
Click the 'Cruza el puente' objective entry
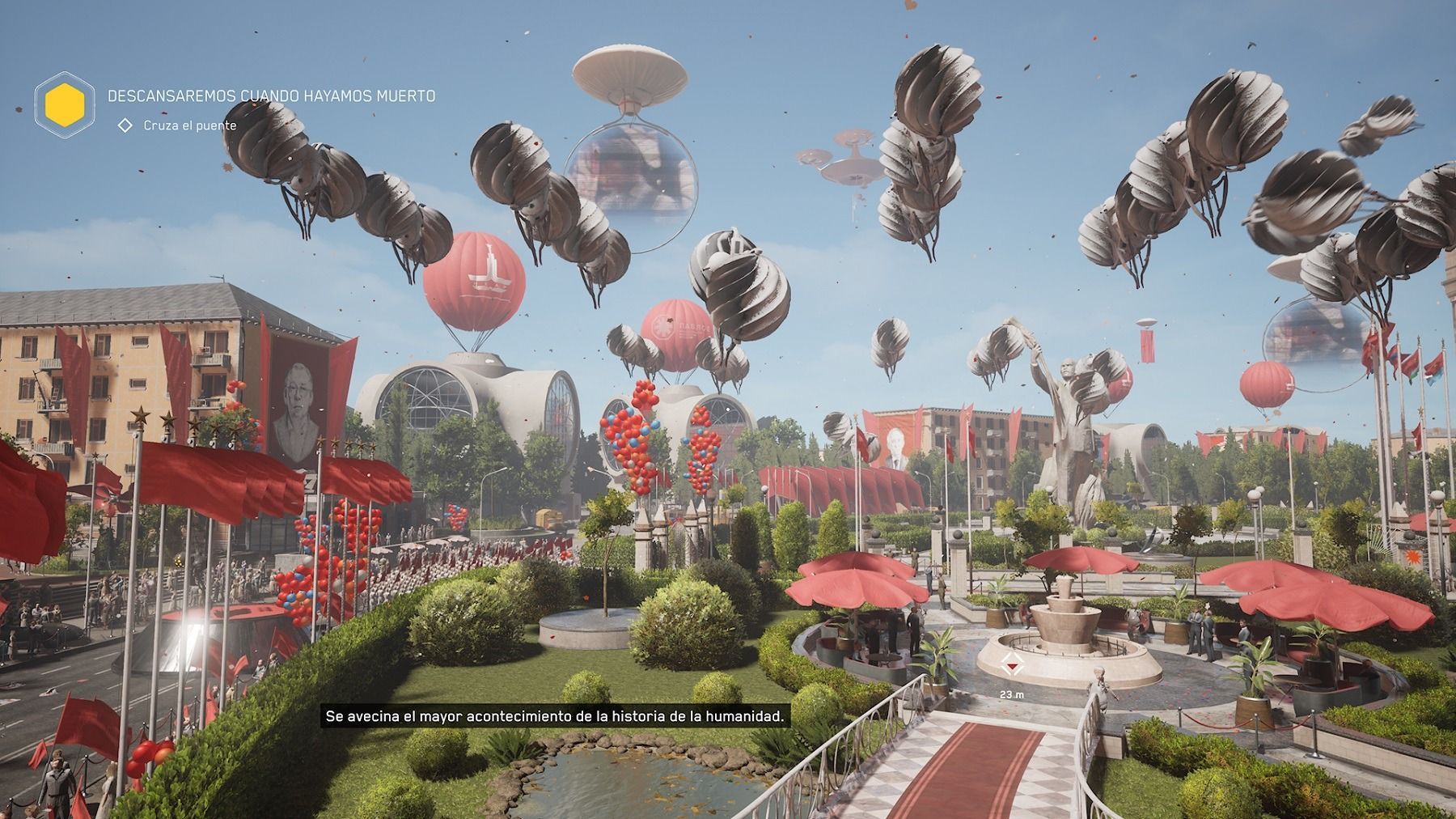click(189, 125)
